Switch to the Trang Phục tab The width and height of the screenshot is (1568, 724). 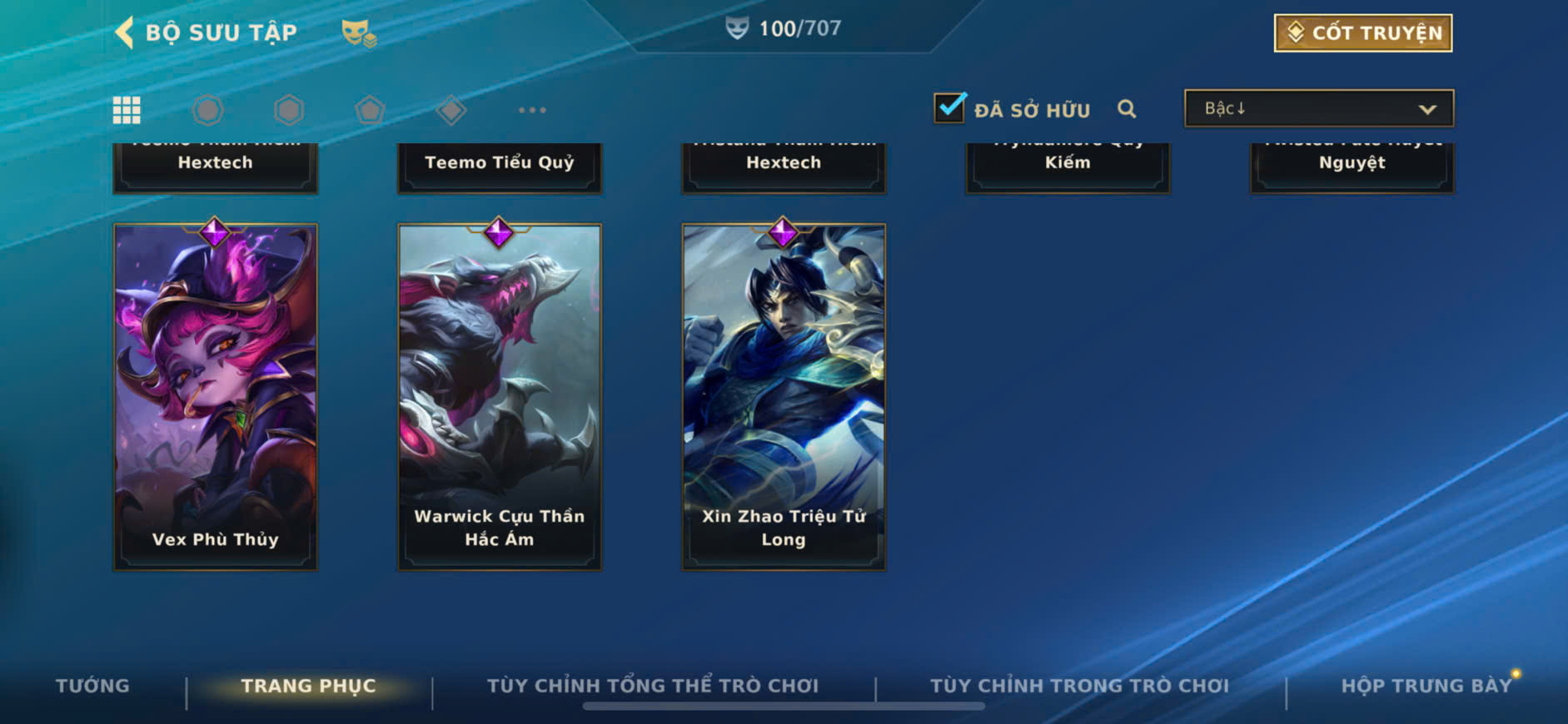pos(308,686)
